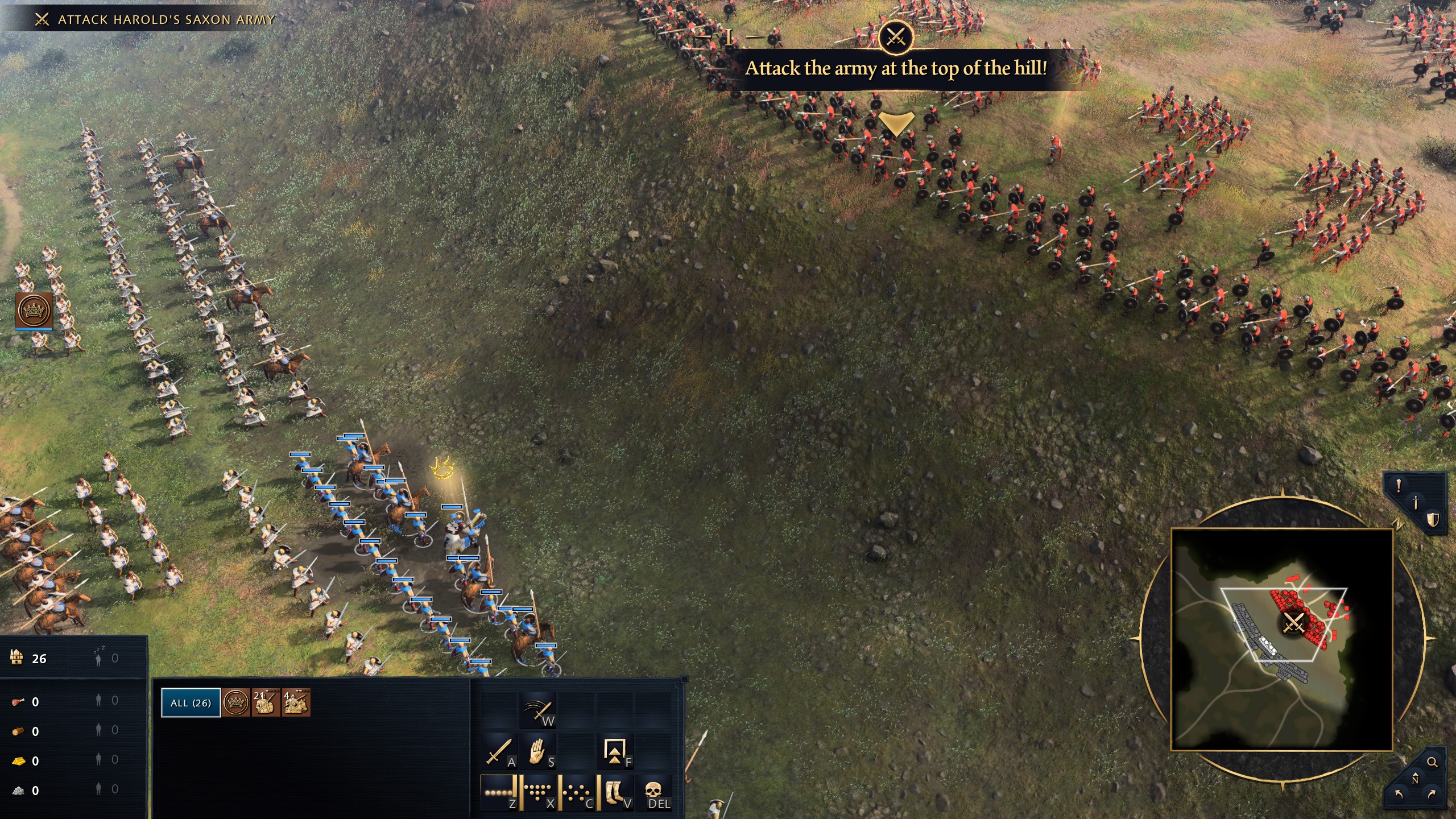Viewport: 1456px width, 819px height.
Task: Click the crossed swords objective marker on minimap
Action: tap(1293, 623)
